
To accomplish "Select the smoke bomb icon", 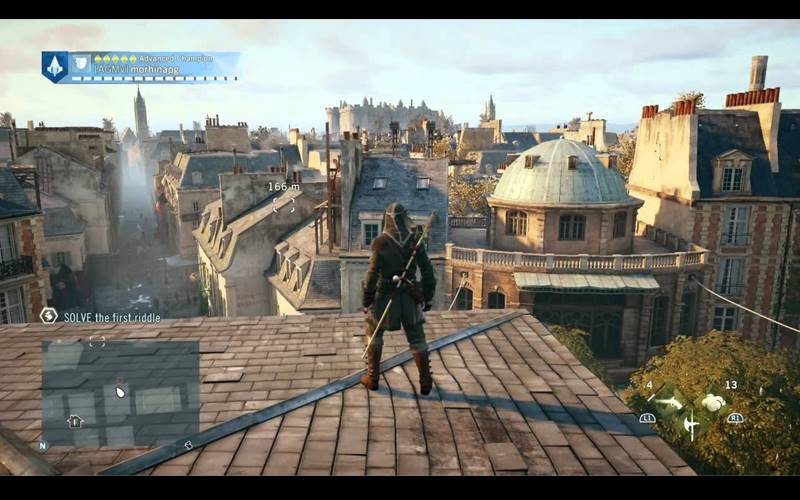I will pyautogui.click(x=712, y=402).
